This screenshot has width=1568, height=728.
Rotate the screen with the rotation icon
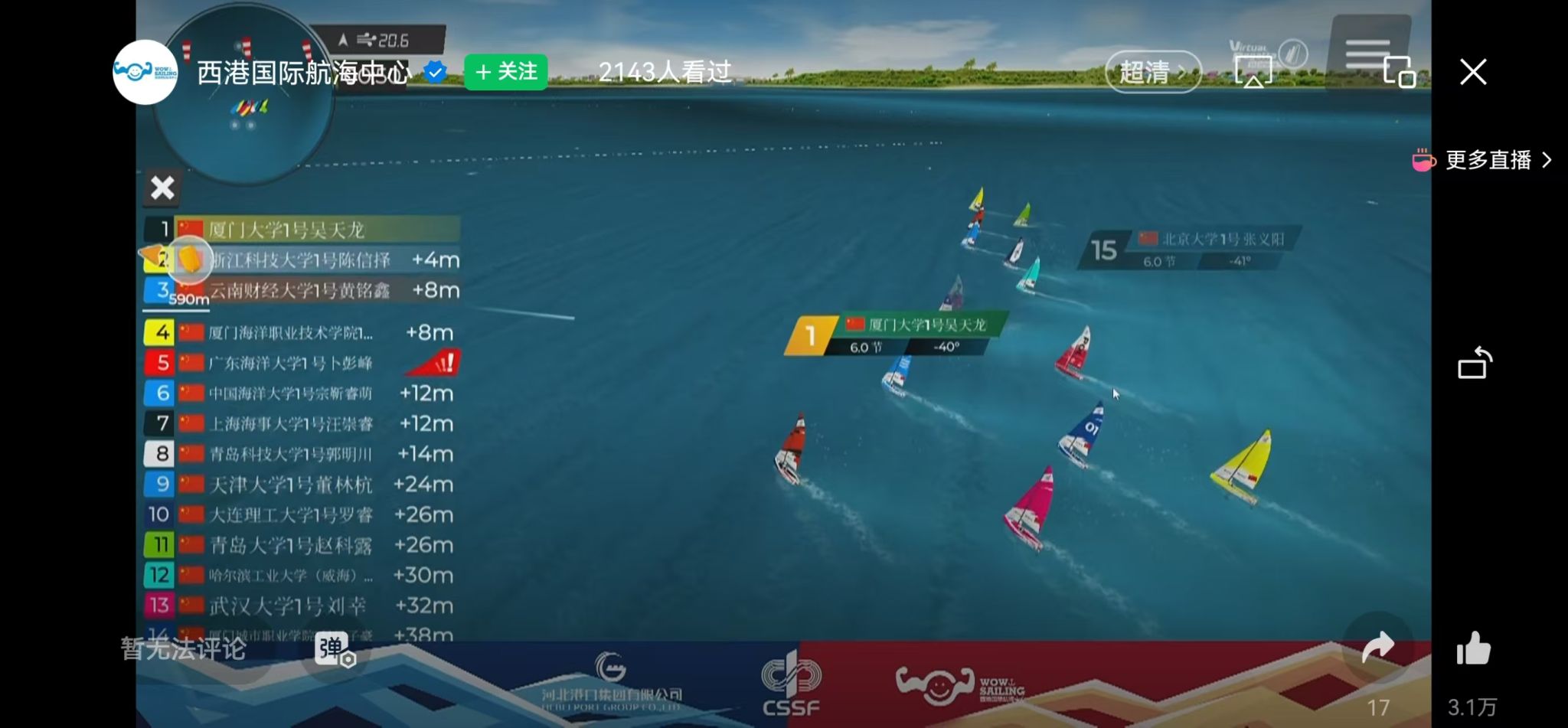click(1475, 363)
